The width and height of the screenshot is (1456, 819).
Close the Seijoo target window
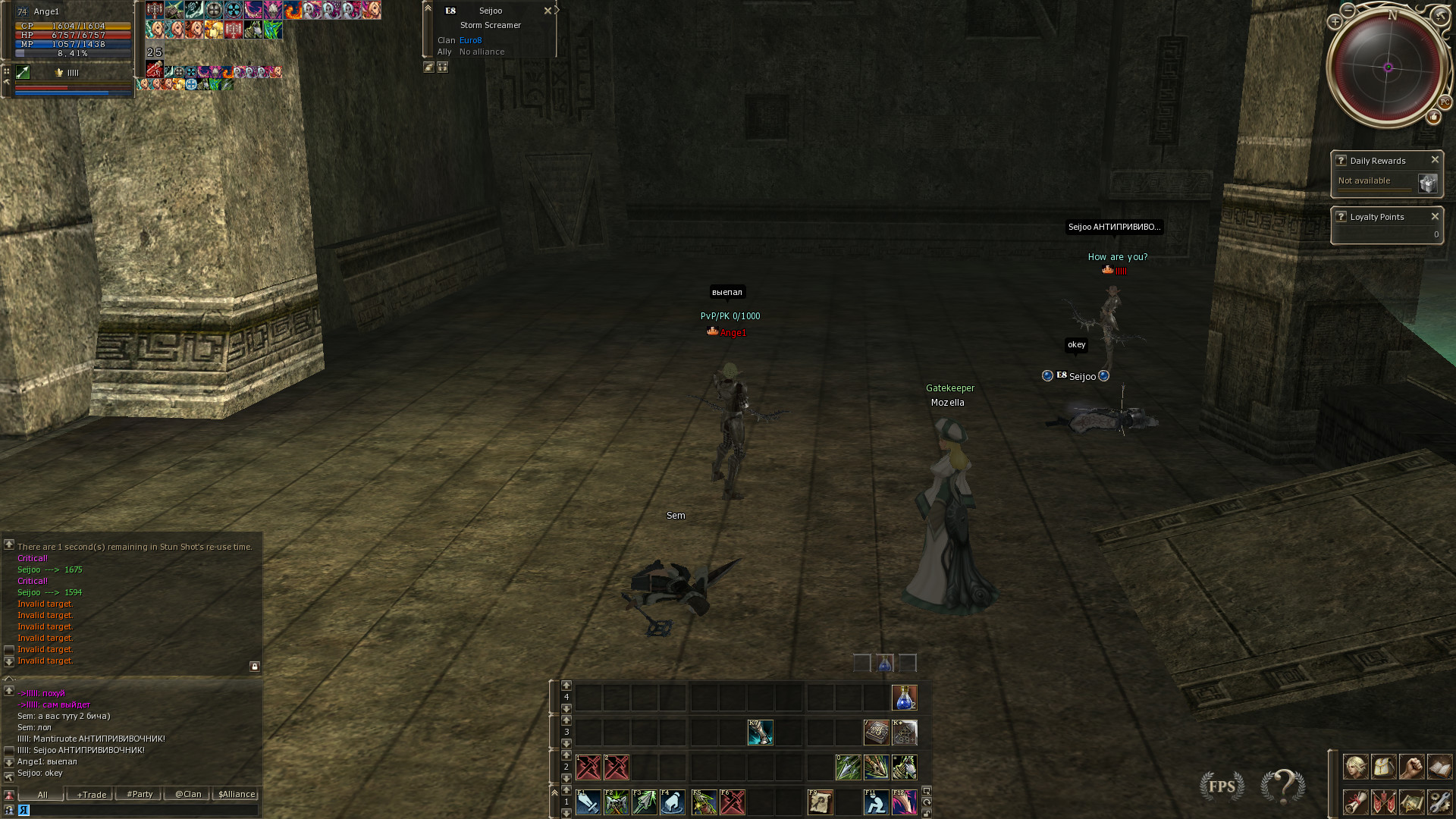tap(548, 11)
